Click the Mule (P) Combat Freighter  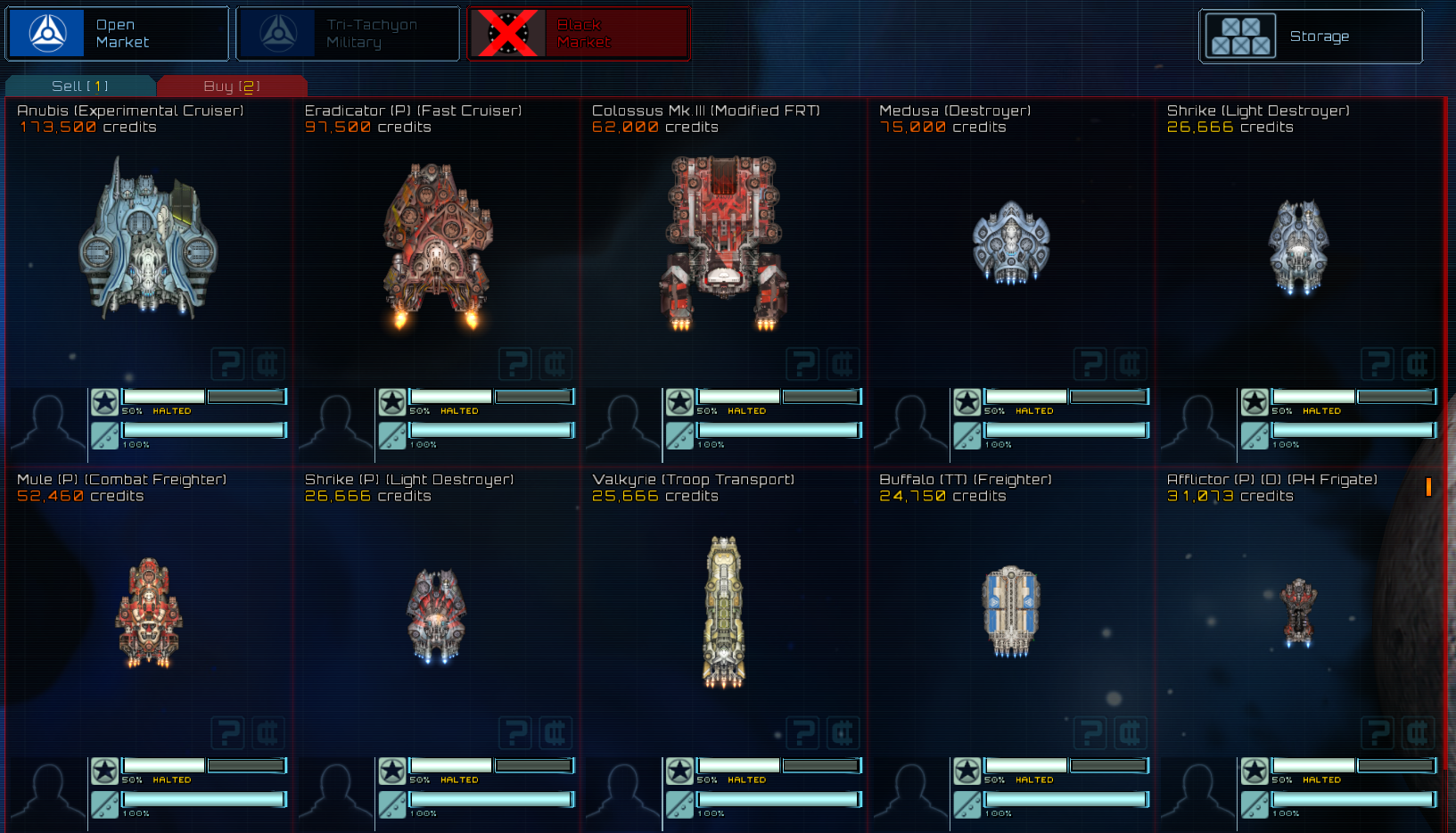click(x=148, y=613)
